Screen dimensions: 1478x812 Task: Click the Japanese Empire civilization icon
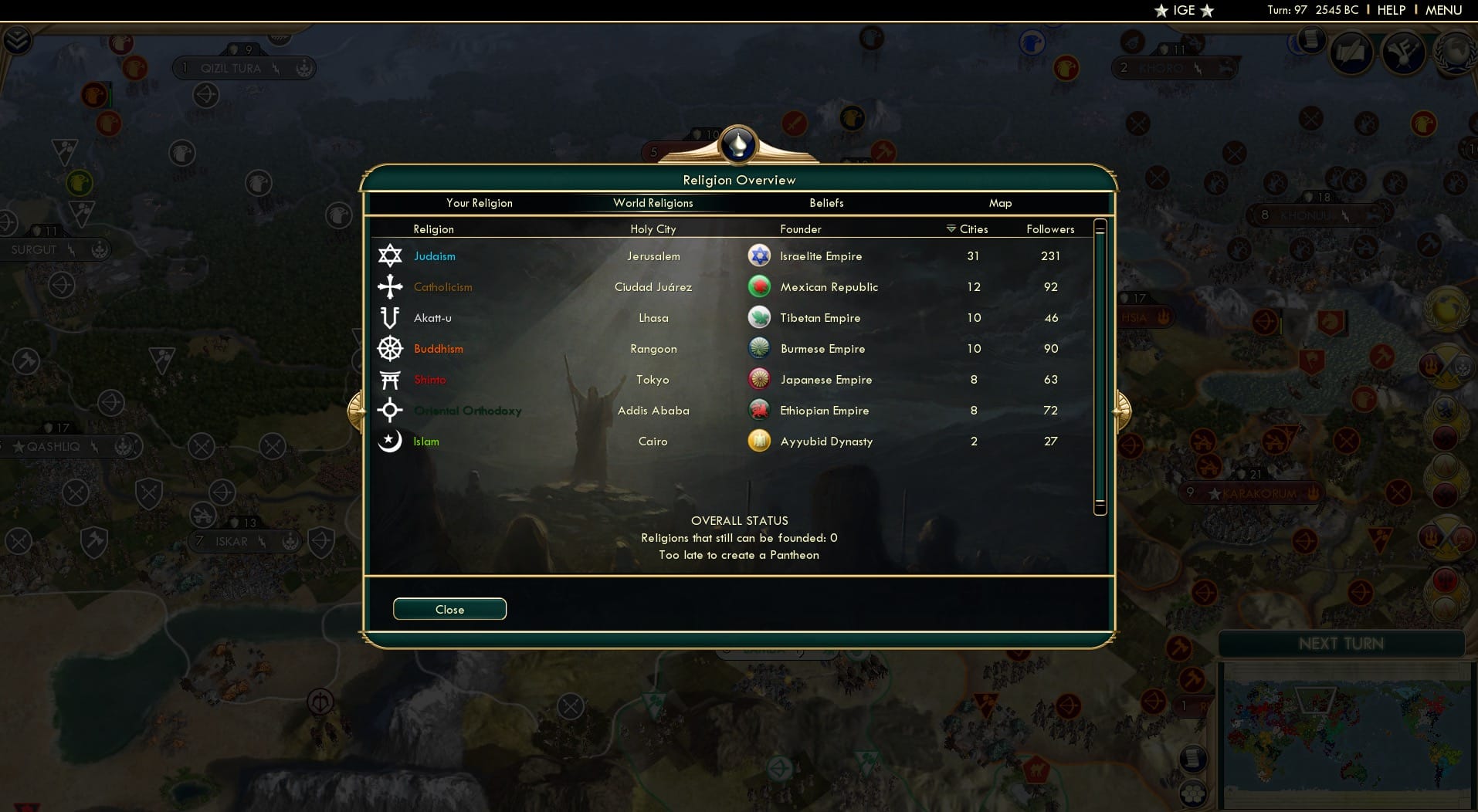pos(761,379)
